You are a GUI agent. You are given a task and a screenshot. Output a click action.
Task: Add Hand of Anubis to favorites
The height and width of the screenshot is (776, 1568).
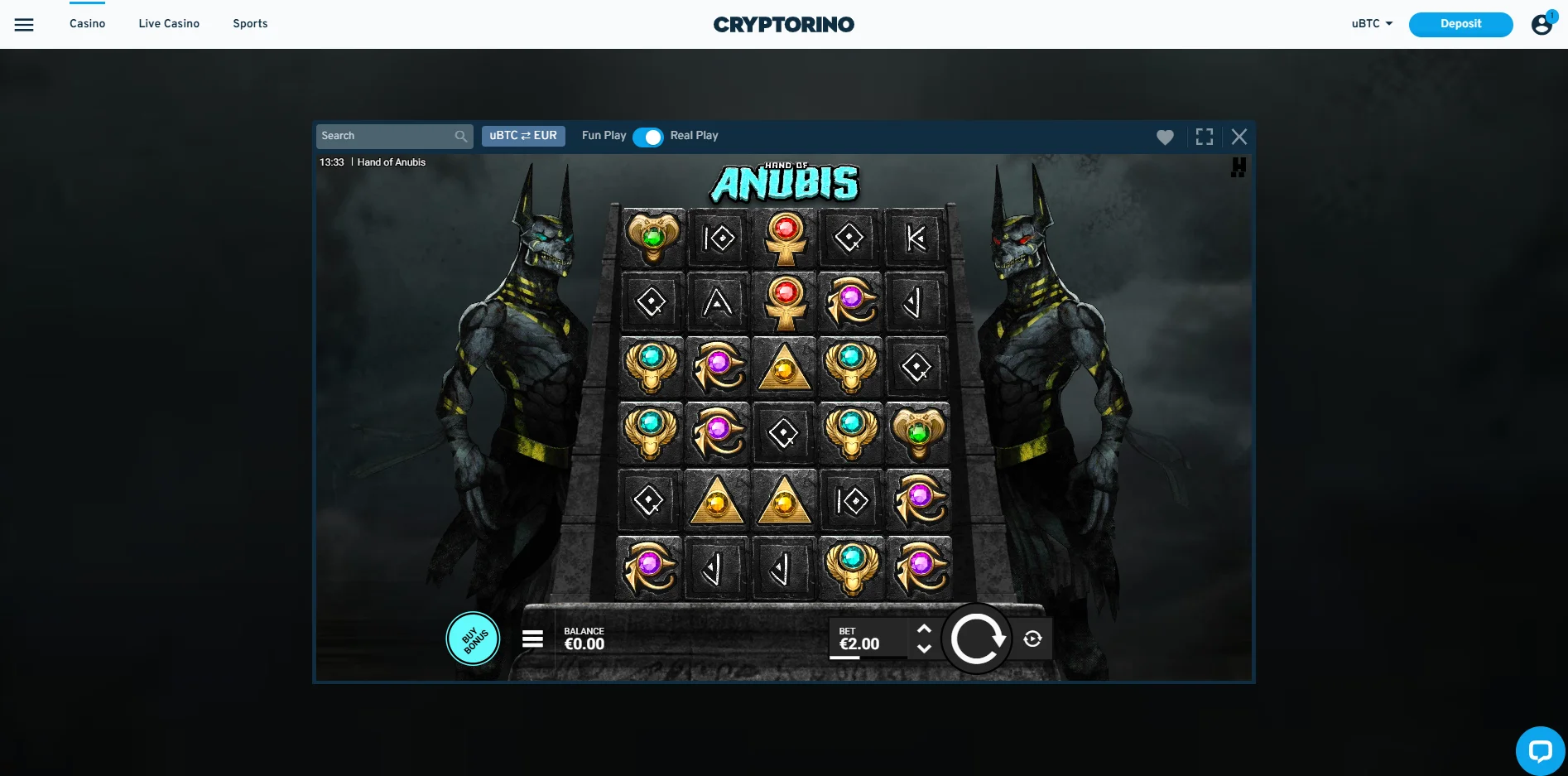pyautogui.click(x=1165, y=137)
